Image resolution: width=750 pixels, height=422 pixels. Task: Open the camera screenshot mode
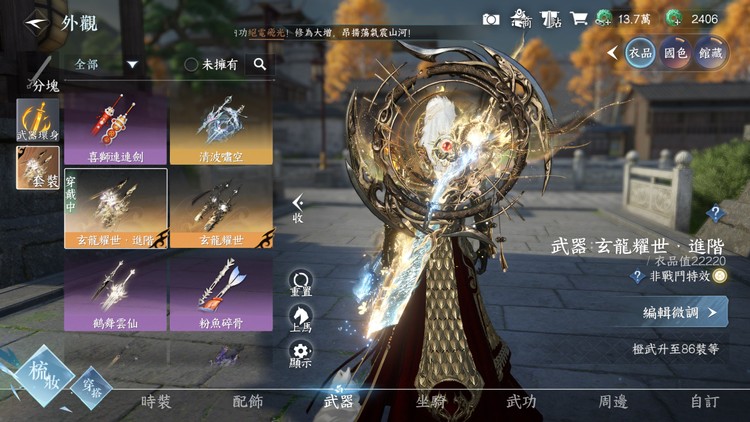(x=491, y=19)
